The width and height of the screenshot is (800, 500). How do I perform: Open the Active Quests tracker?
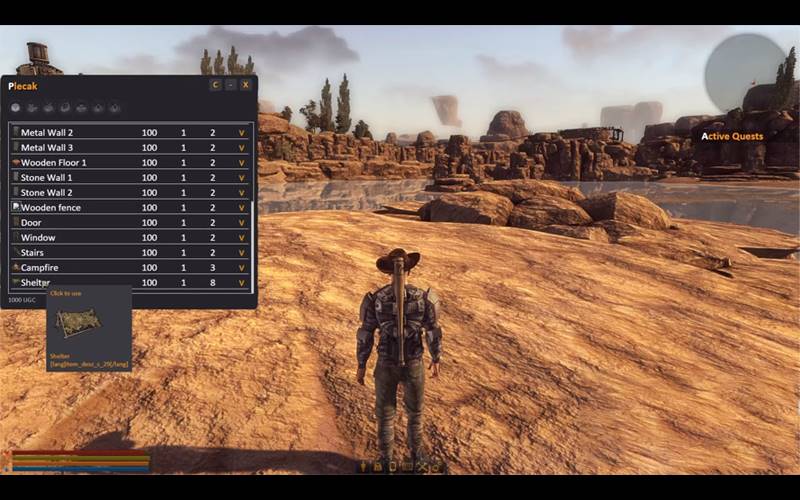coord(732,136)
